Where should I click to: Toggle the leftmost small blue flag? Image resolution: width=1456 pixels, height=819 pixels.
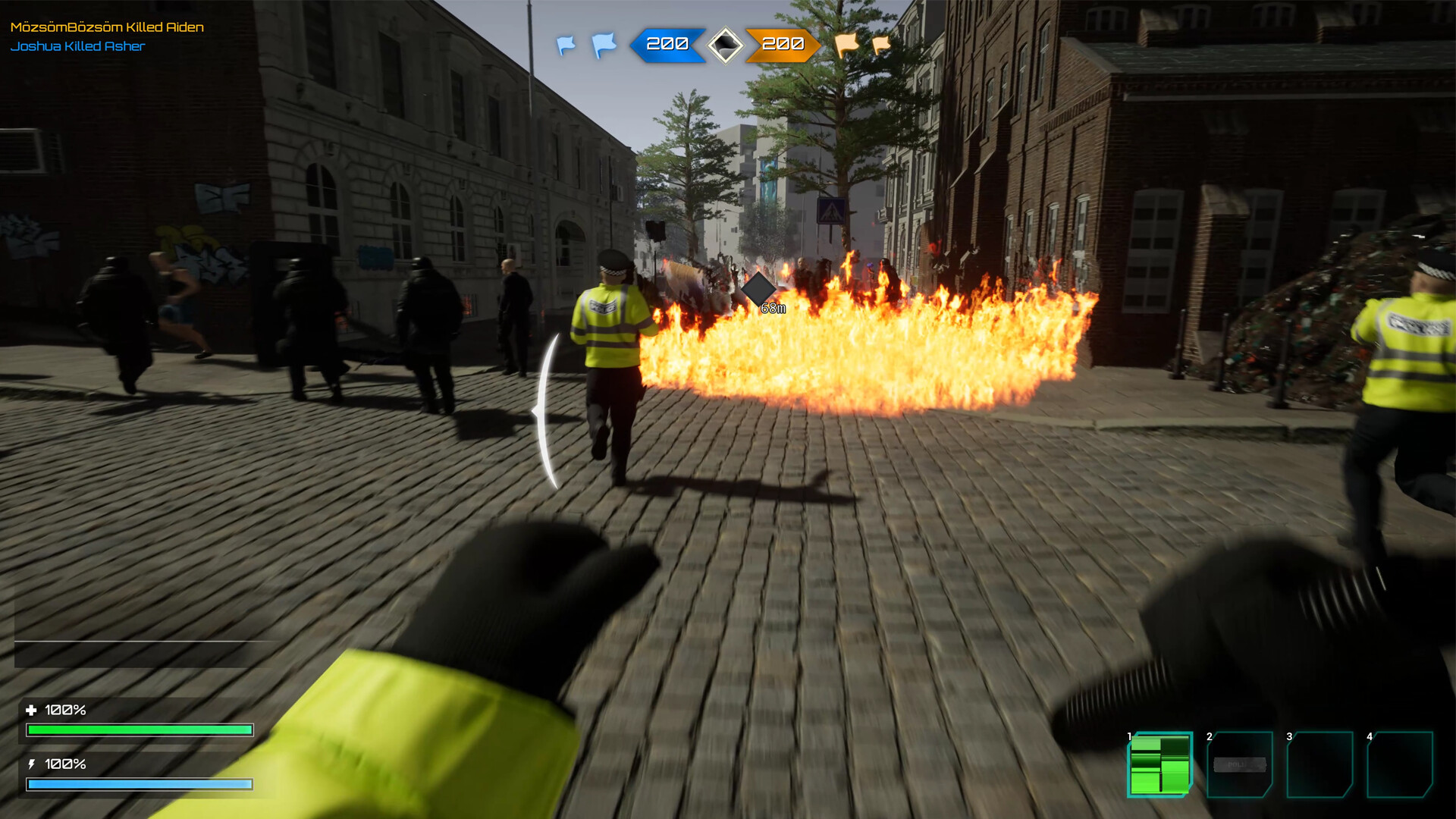point(565,45)
